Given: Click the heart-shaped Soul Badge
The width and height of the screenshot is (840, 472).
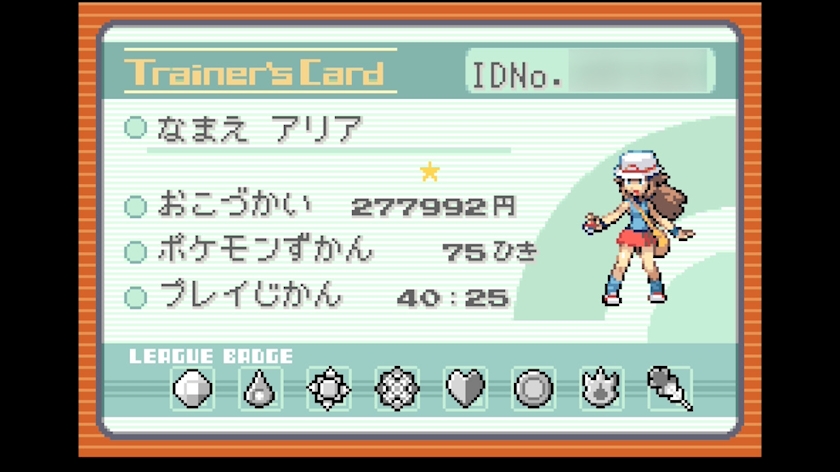Looking at the screenshot, I should pyautogui.click(x=465, y=388).
